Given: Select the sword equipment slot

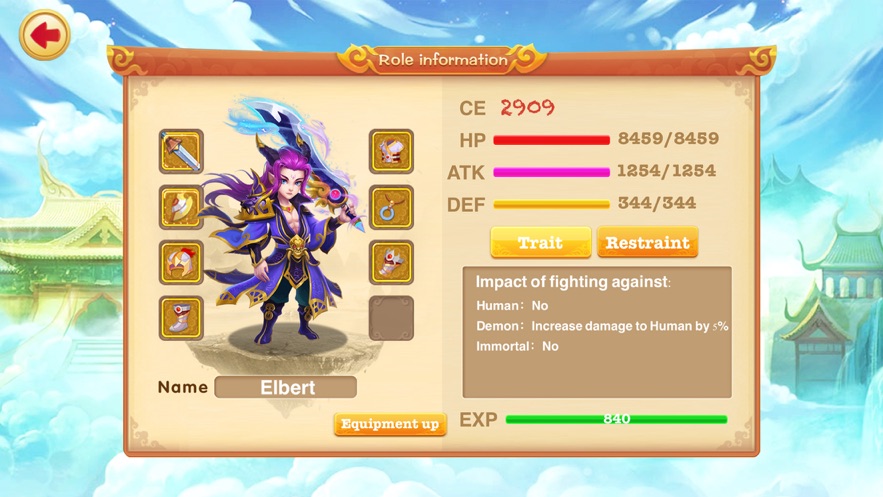Looking at the screenshot, I should tap(181, 152).
